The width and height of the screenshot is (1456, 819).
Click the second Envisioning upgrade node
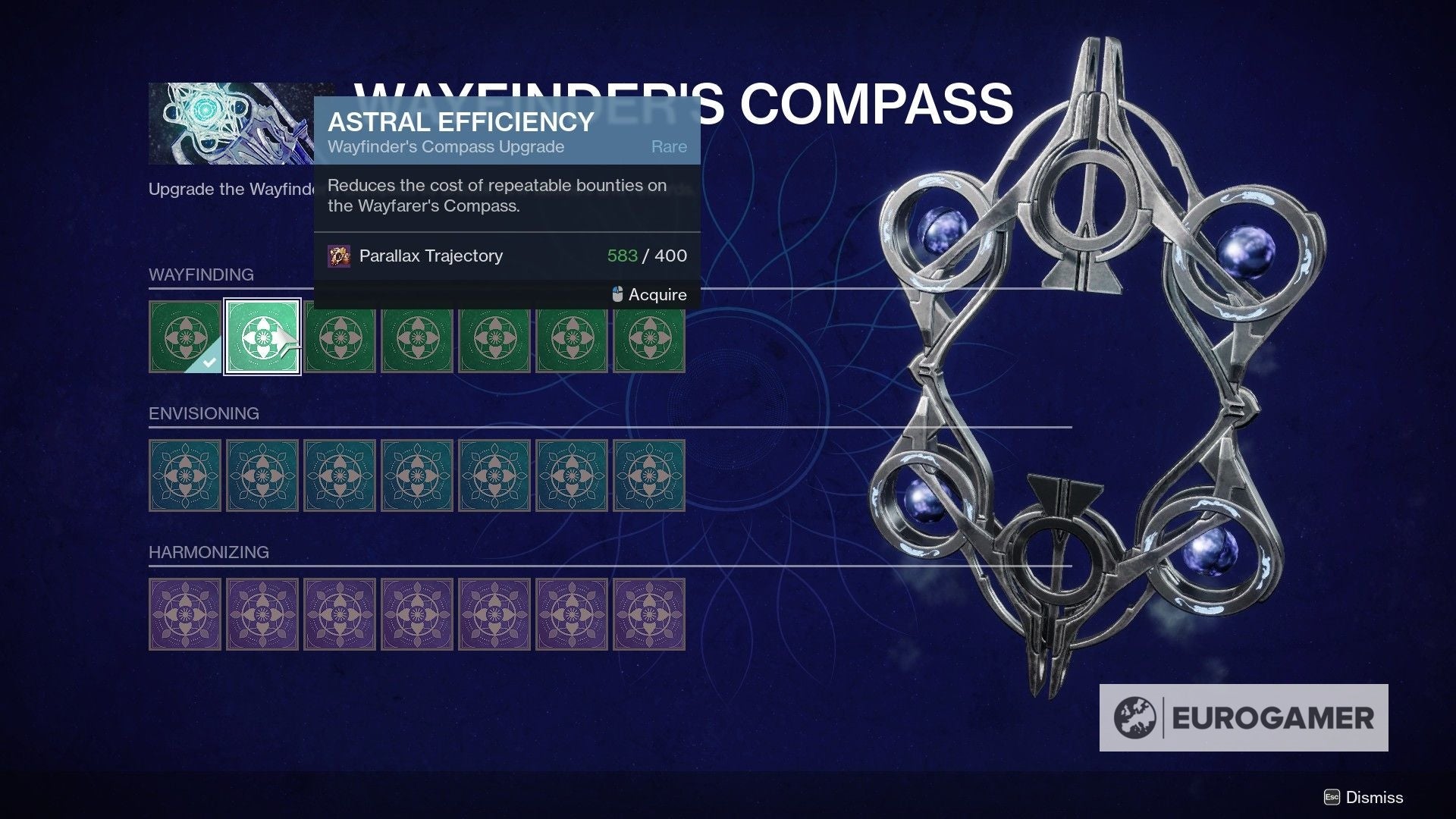[x=262, y=475]
